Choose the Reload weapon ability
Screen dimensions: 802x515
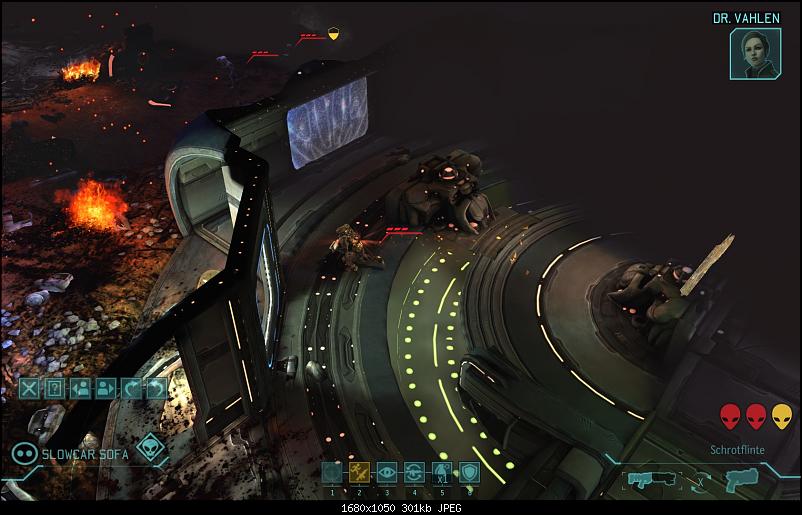(x=414, y=473)
